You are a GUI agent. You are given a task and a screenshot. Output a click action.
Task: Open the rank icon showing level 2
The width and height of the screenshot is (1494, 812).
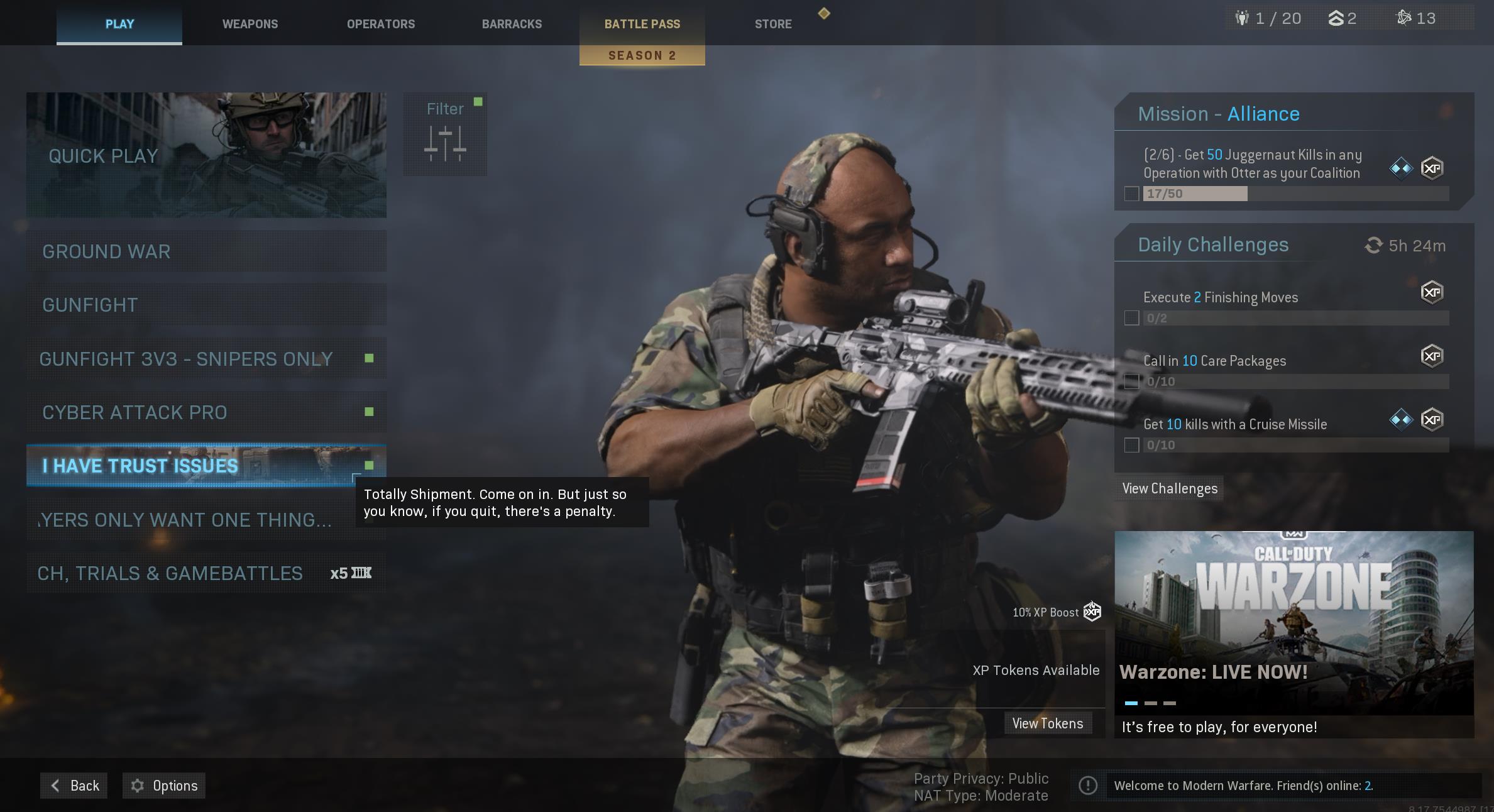pos(1336,18)
